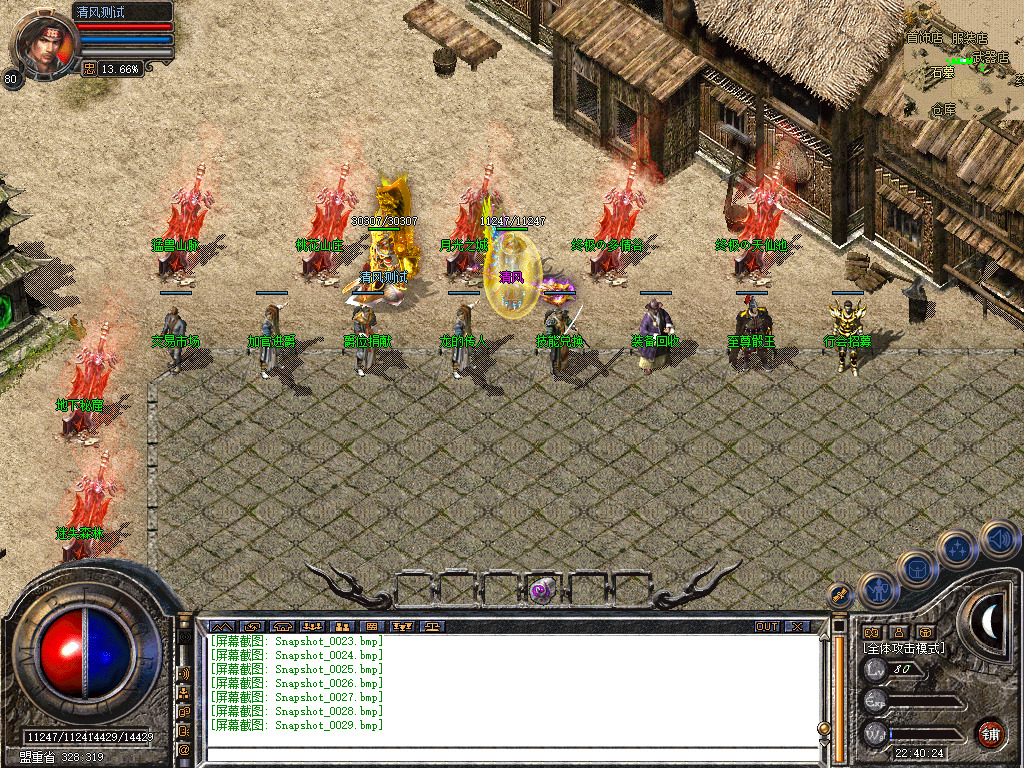Click the red 铺 shop button
The width and height of the screenshot is (1024, 768).
tap(990, 732)
